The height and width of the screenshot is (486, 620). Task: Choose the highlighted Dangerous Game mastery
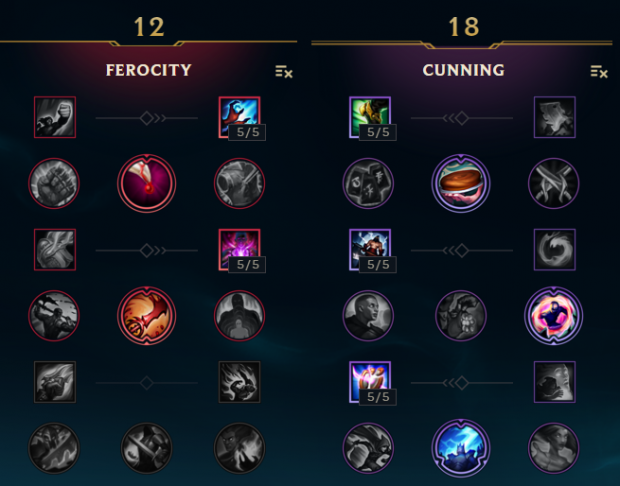(552, 314)
